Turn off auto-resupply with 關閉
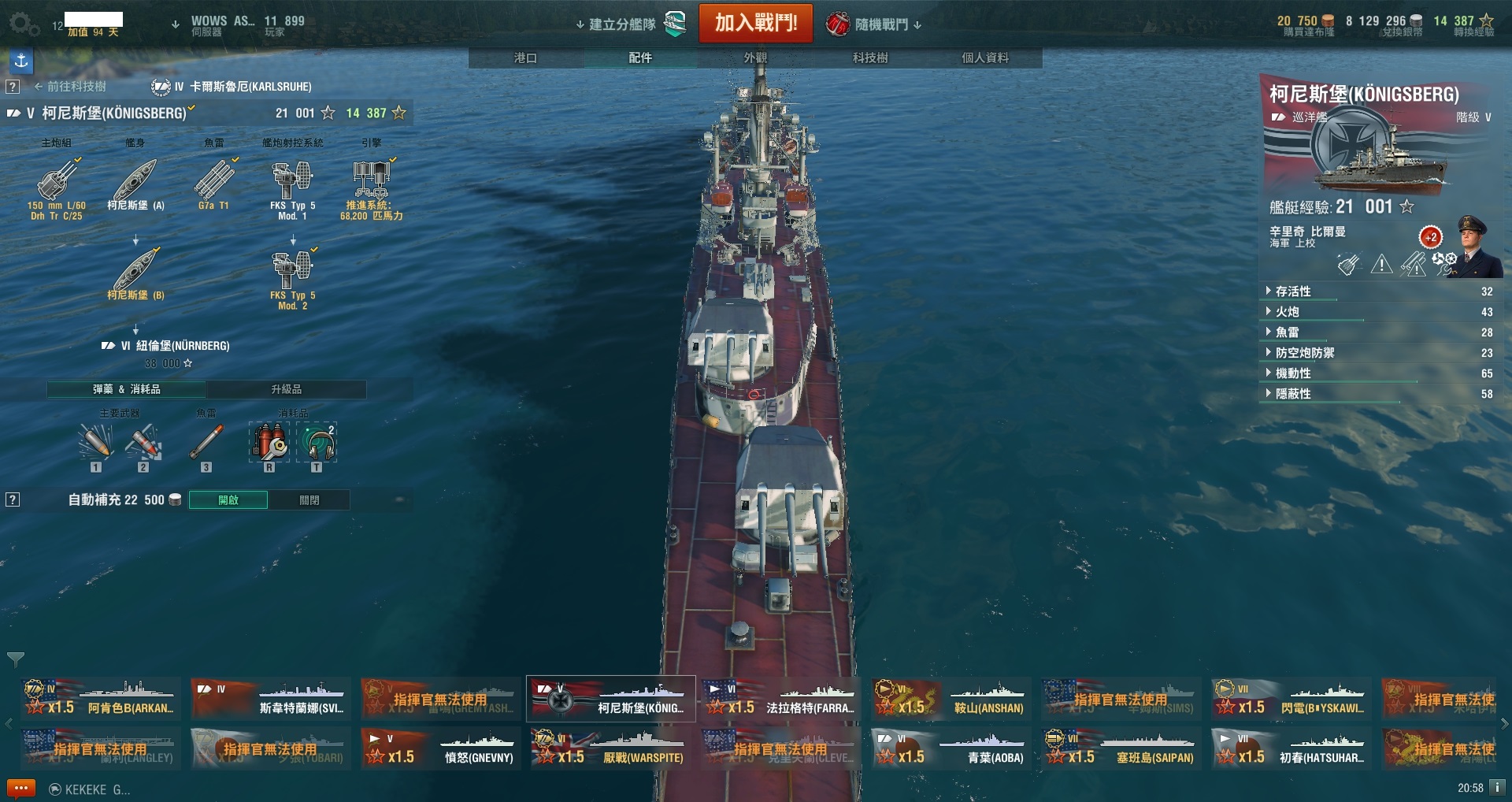This screenshot has height=802, width=1512. [309, 500]
